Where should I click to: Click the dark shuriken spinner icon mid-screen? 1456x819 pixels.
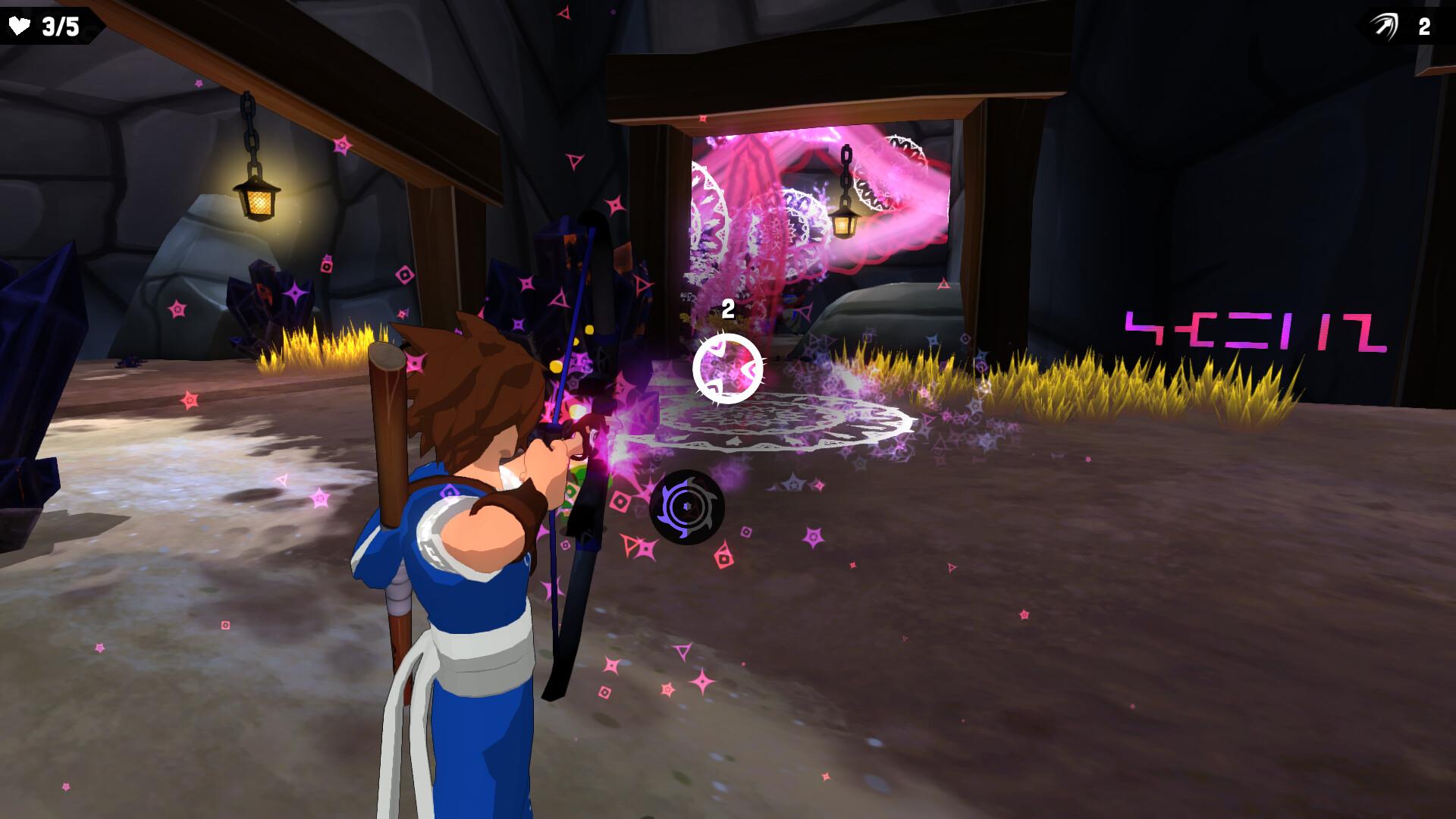click(687, 507)
